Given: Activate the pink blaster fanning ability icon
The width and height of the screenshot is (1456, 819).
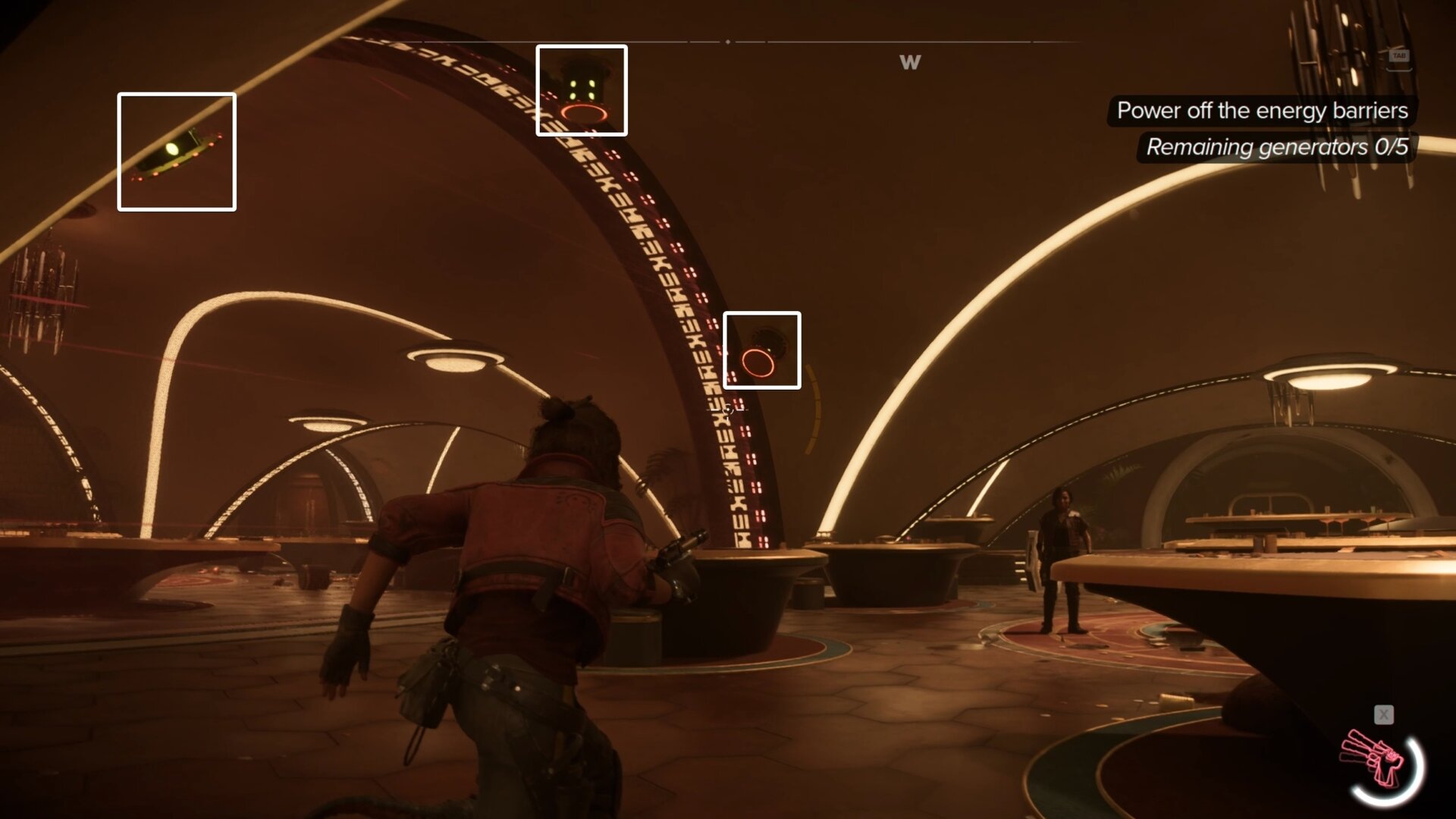Looking at the screenshot, I should point(1376,759).
